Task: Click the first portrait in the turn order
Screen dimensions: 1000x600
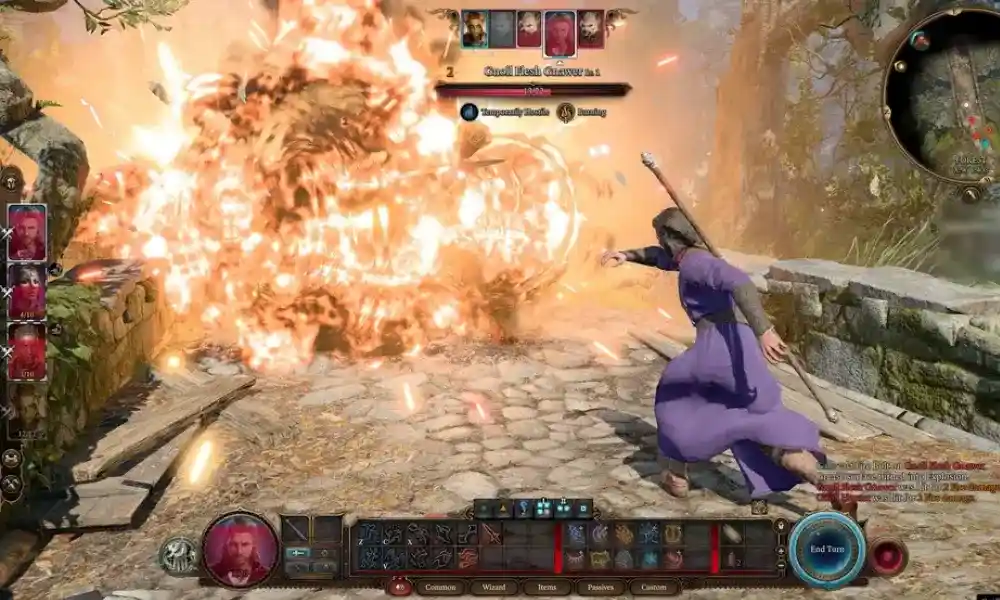Action: 475,28
